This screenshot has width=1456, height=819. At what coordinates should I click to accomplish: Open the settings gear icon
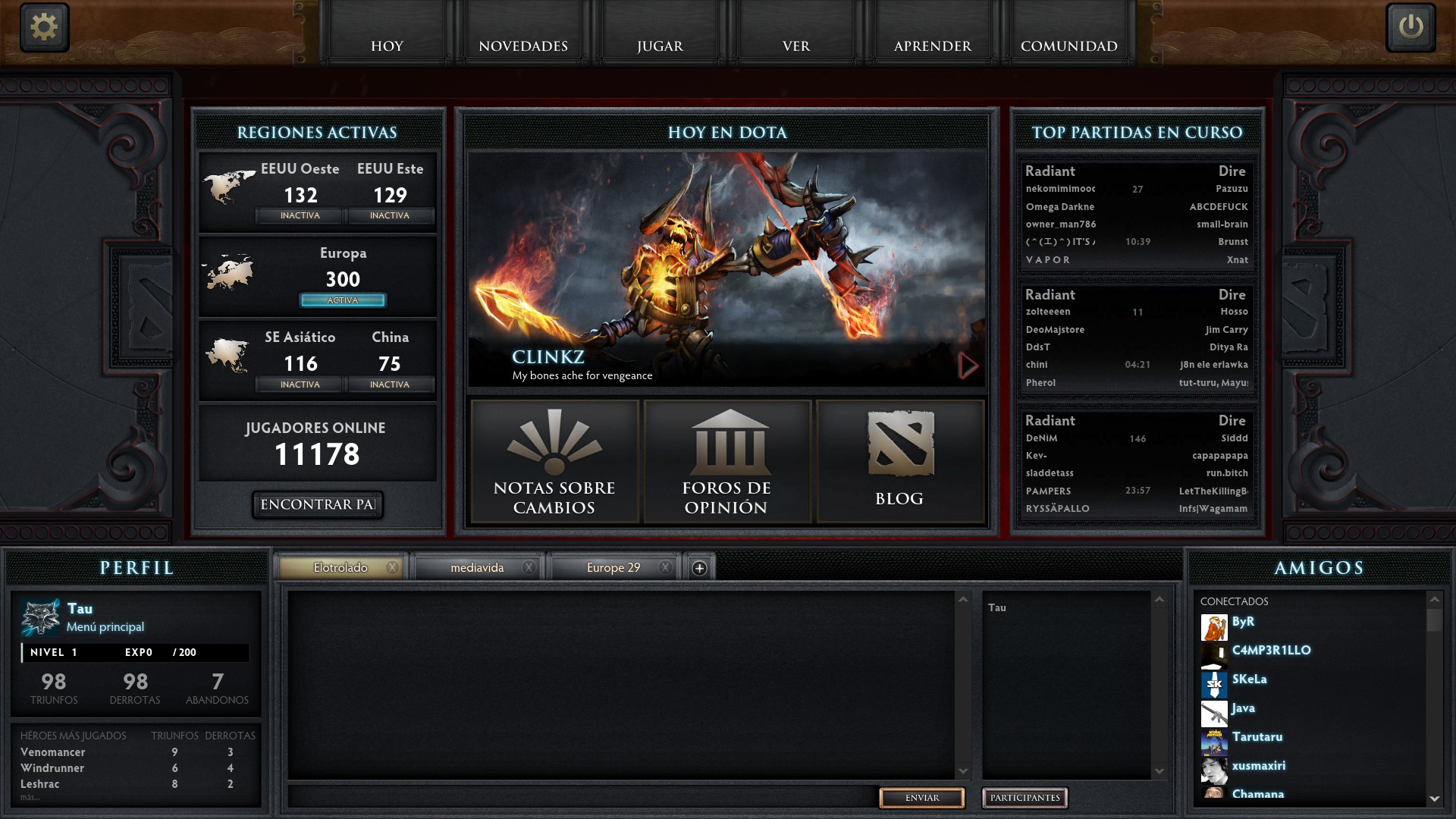point(44,27)
